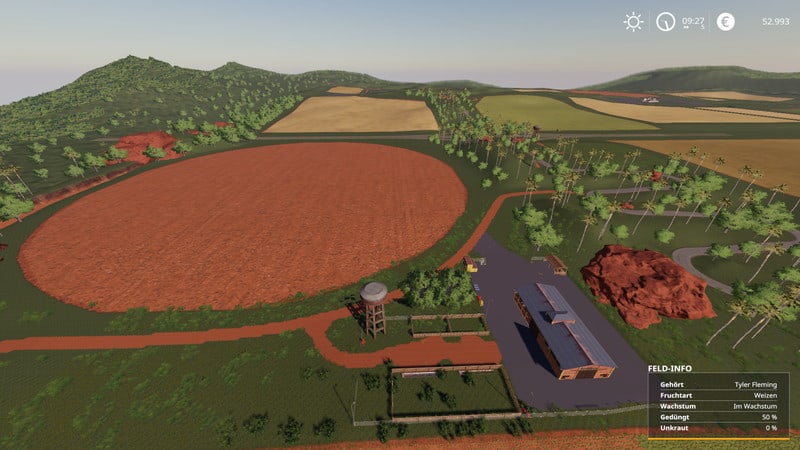This screenshot has height=450, width=800.
Task: Open the euro money icon
Action: tap(725, 21)
